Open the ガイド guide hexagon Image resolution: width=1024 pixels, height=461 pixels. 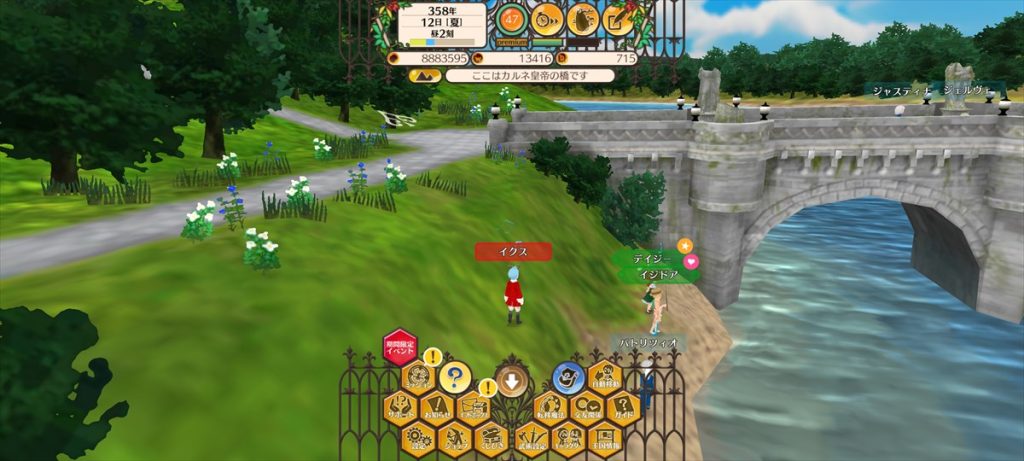click(x=623, y=408)
